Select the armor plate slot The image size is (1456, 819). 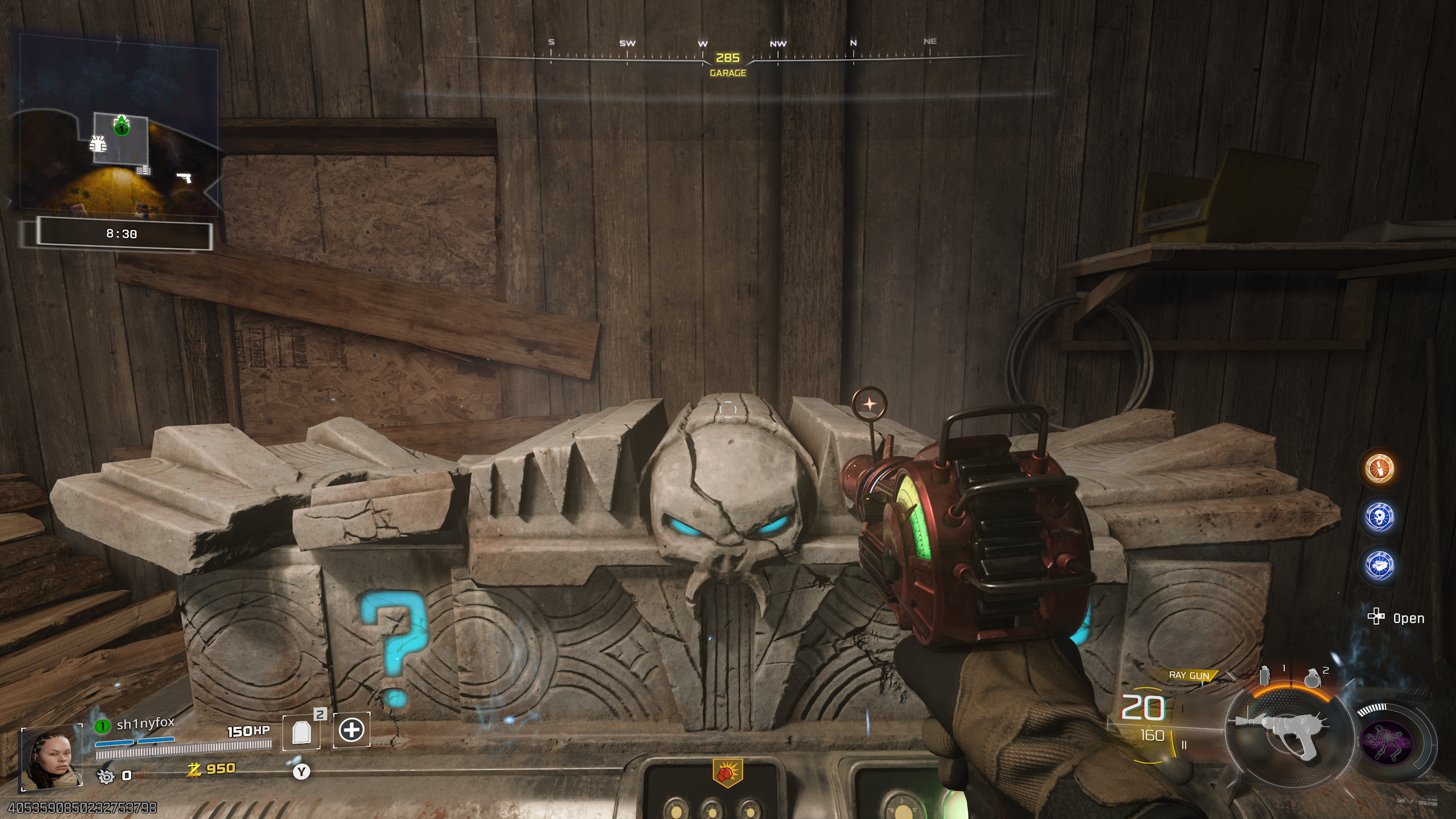tap(301, 732)
